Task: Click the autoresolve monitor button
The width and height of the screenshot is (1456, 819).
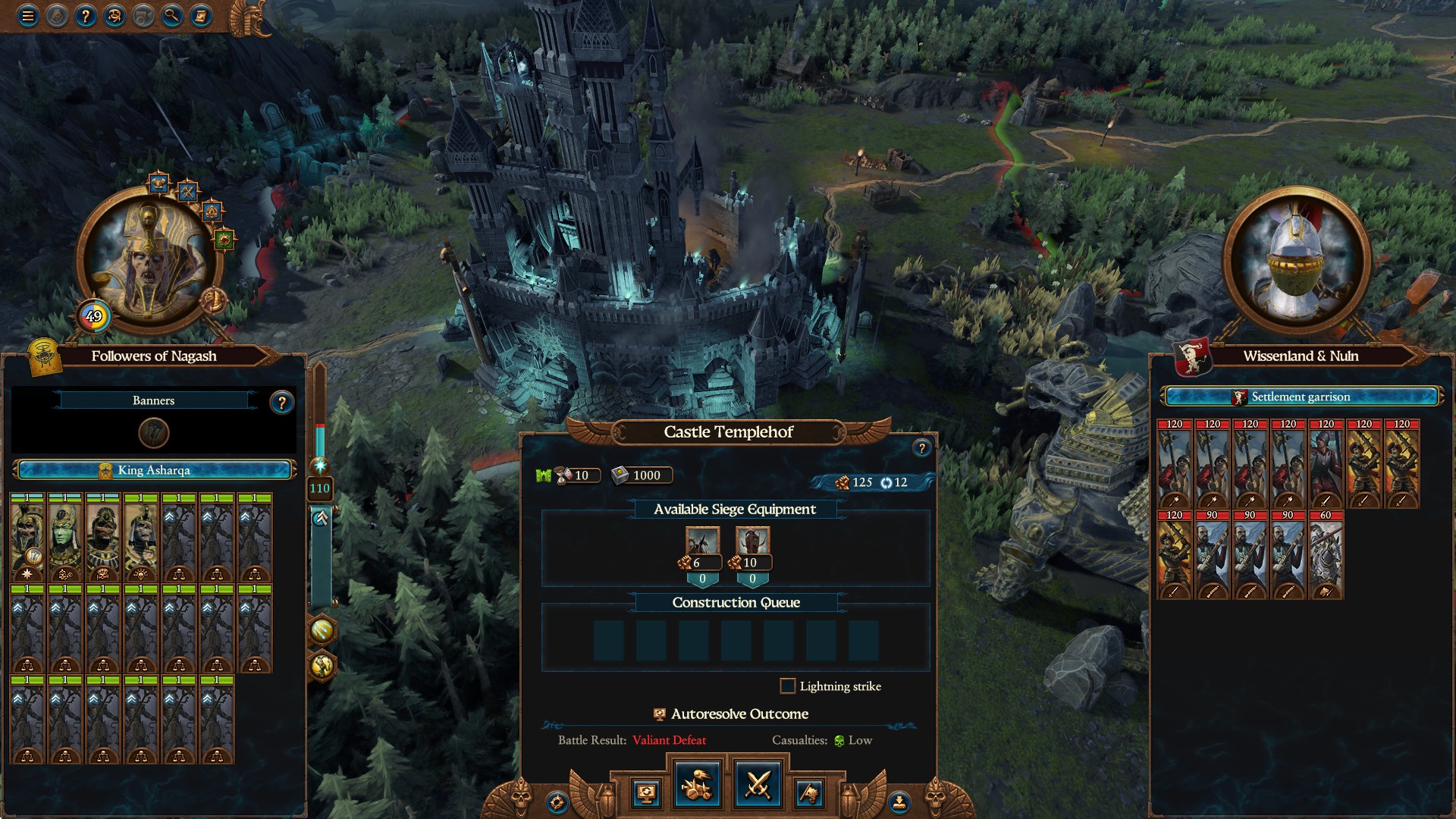Action: [x=646, y=793]
